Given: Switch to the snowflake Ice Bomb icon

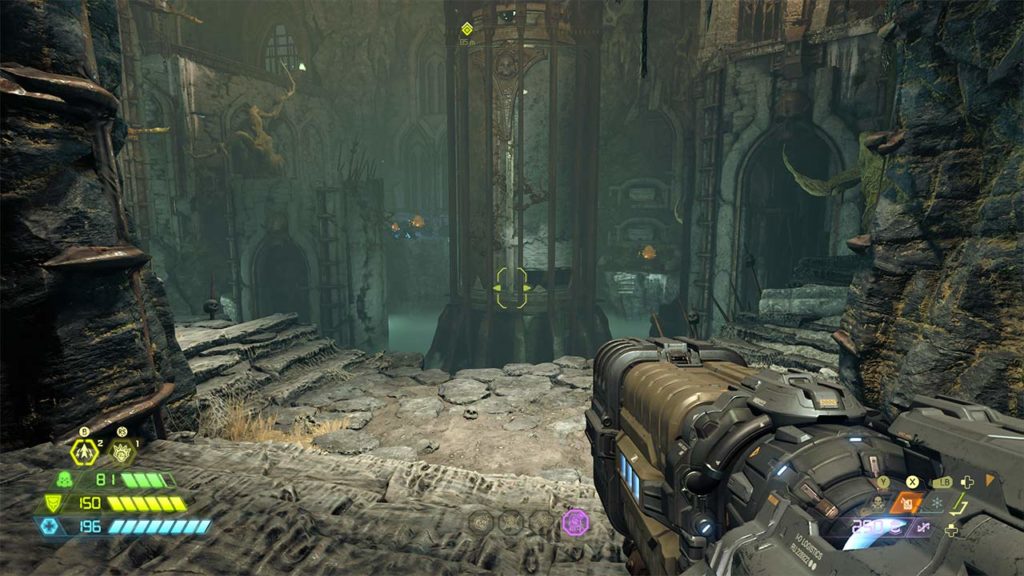Looking at the screenshot, I should coord(939,502).
